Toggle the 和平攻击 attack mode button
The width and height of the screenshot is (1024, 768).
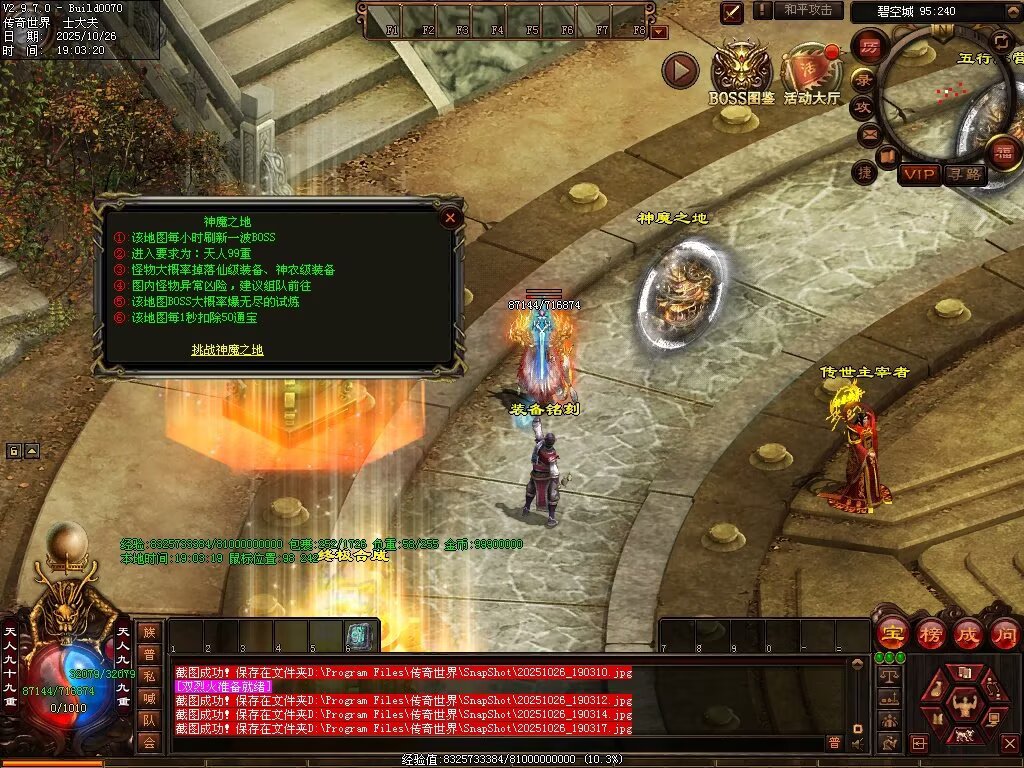[x=807, y=10]
